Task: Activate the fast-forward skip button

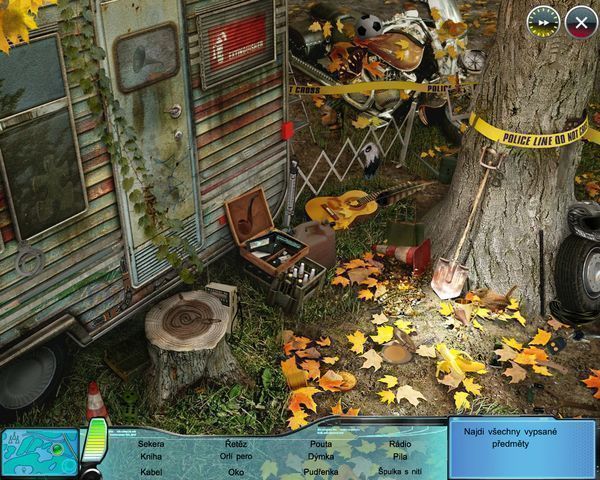Action: (543, 20)
